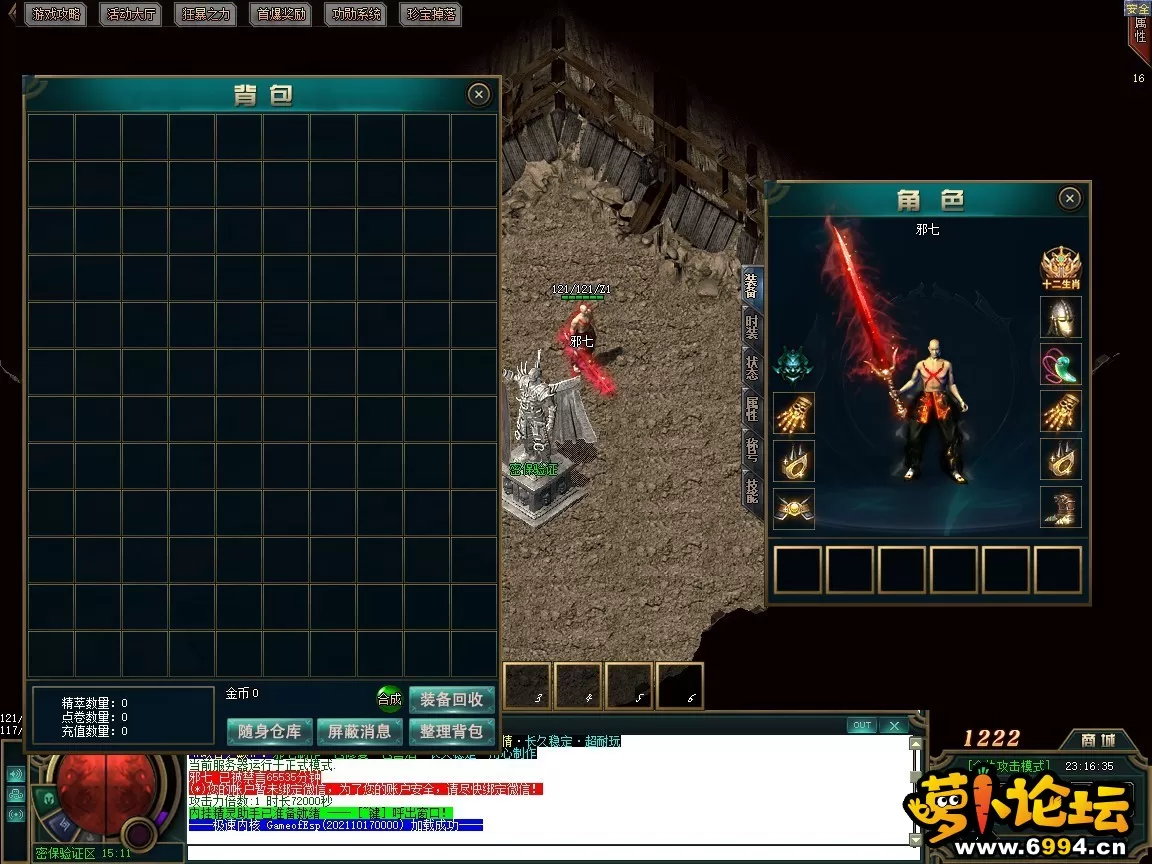Open the 功勋系统 merit system
Screen dimensions: 1152x864
point(357,14)
